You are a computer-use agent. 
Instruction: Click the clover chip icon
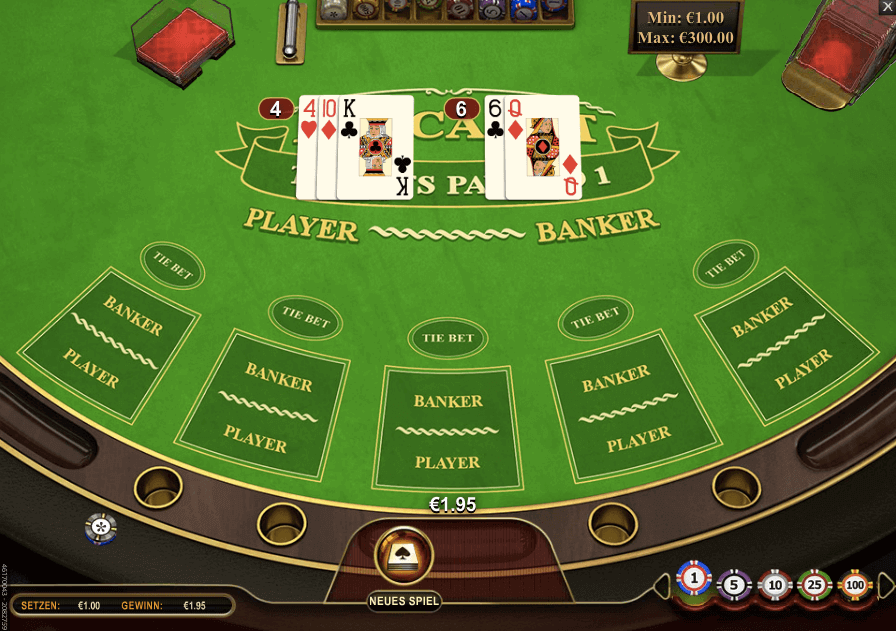tap(100, 526)
